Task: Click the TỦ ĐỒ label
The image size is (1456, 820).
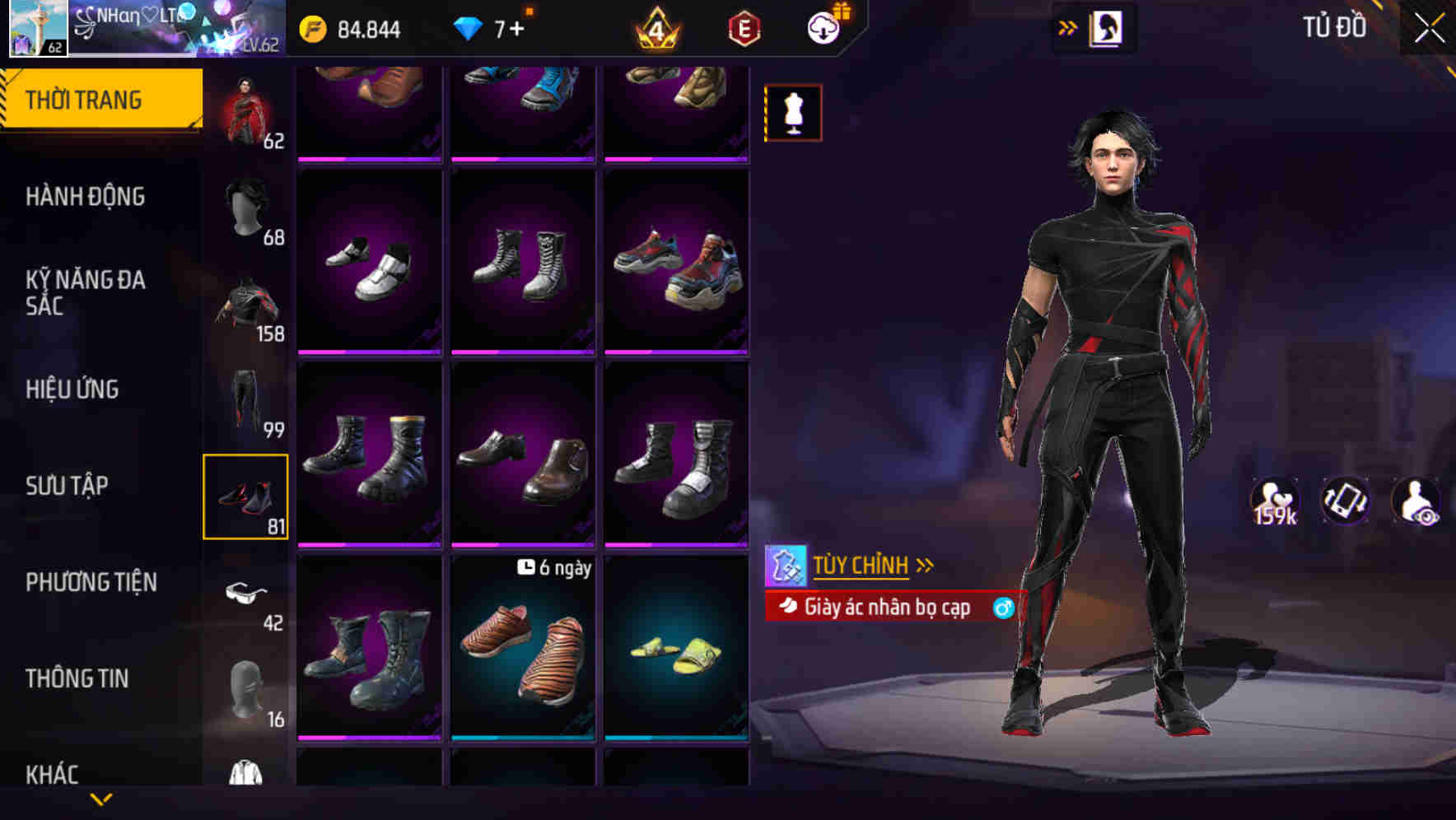Action: (x=1332, y=27)
